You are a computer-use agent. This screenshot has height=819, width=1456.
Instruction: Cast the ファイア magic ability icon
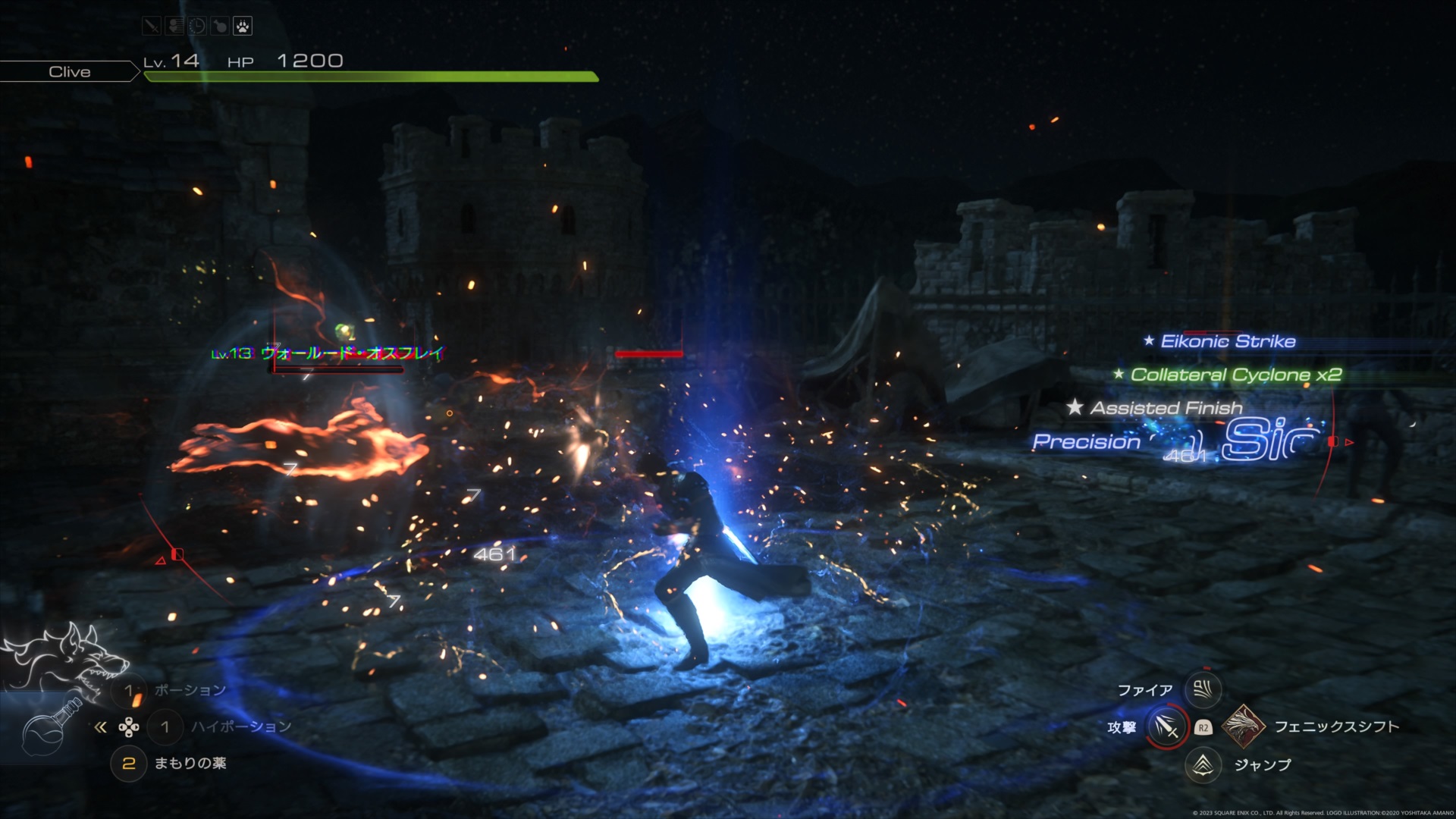click(1203, 689)
